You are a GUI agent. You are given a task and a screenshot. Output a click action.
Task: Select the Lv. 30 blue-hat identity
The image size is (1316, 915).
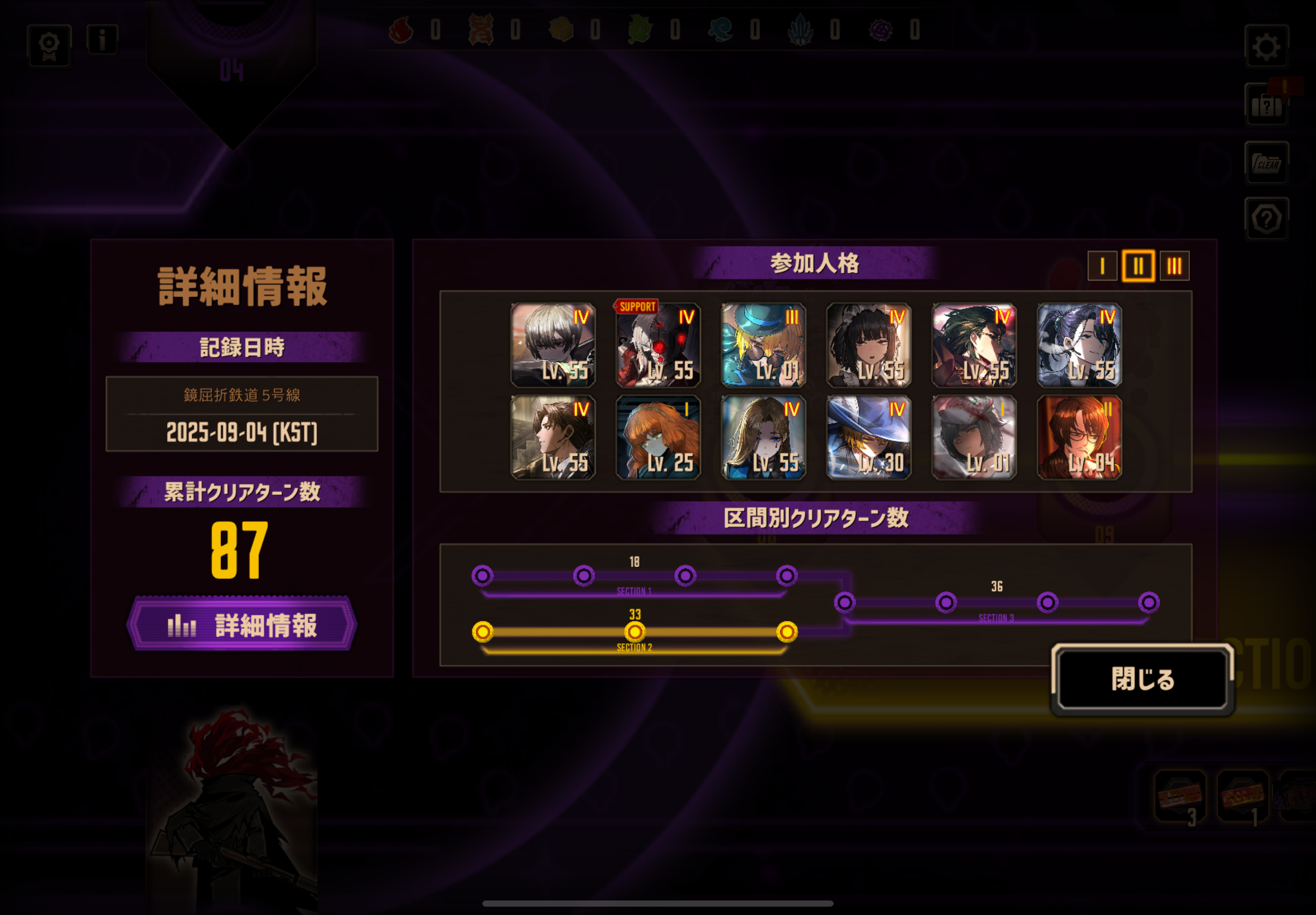(x=869, y=437)
